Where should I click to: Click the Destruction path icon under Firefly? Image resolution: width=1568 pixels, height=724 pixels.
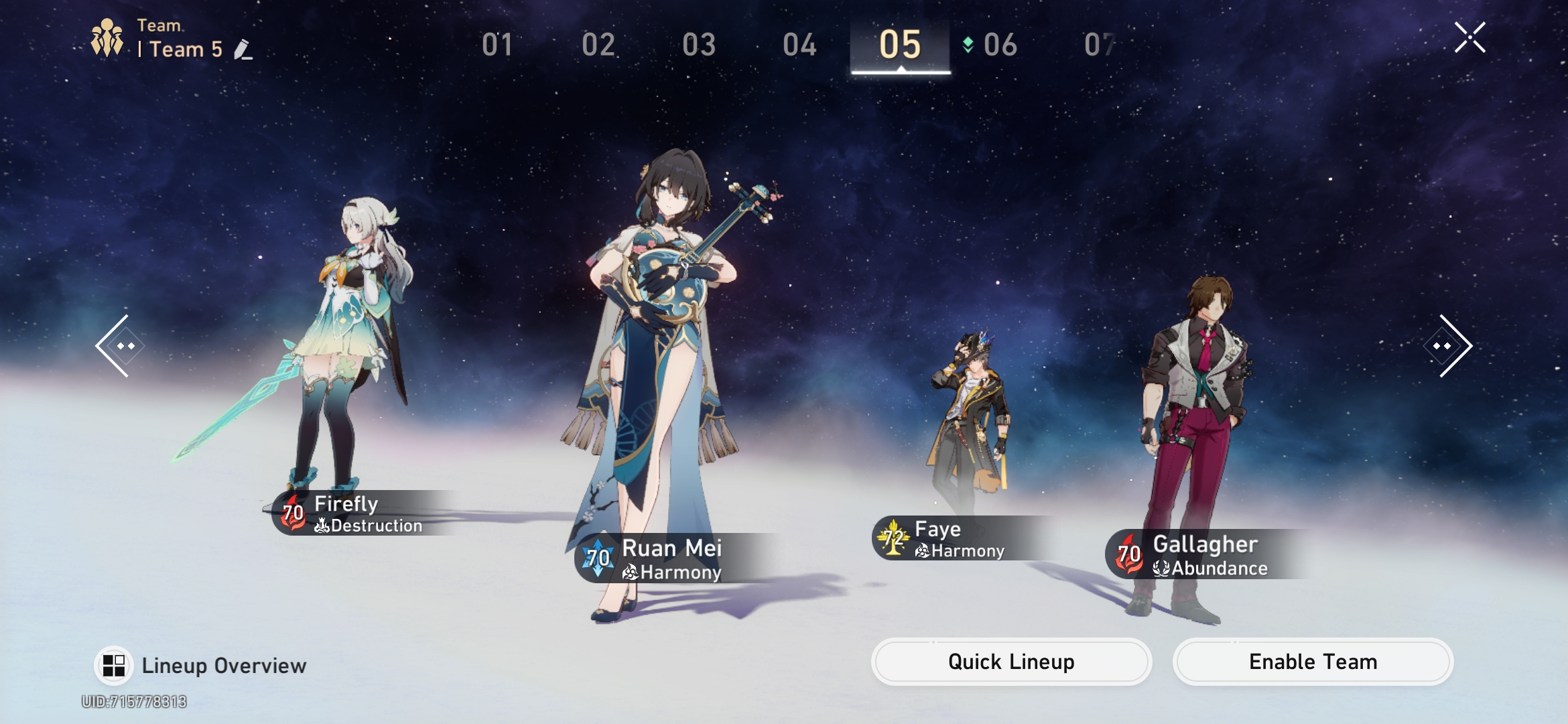coord(322,526)
